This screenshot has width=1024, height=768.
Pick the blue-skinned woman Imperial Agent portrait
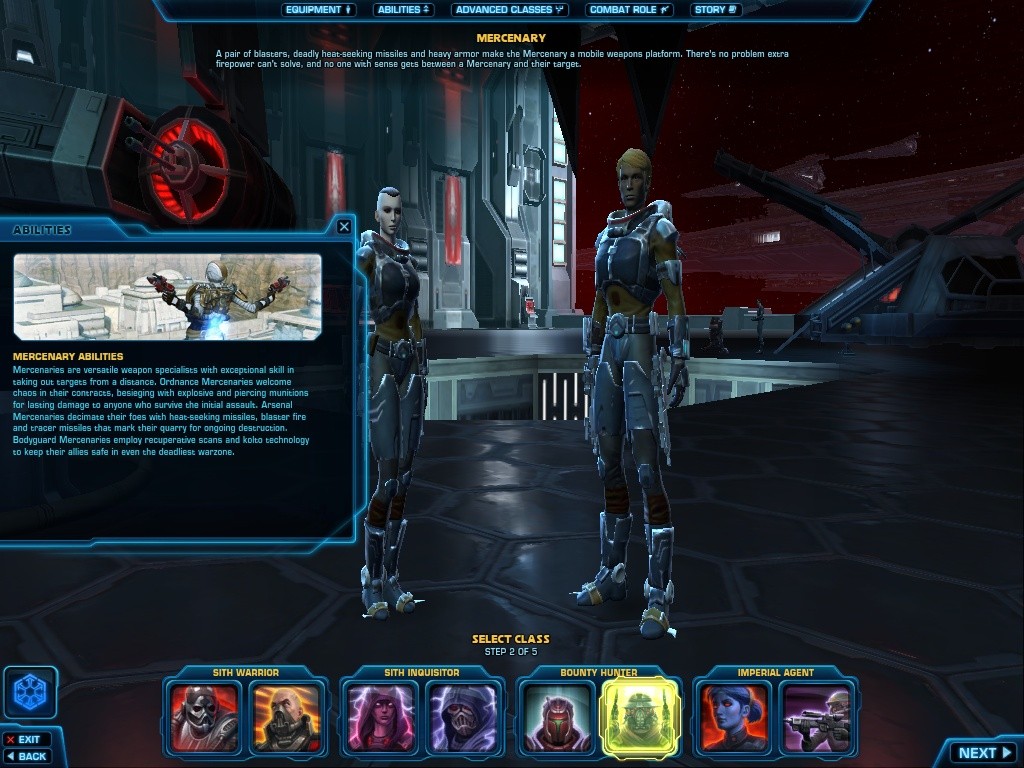pyautogui.click(x=735, y=717)
